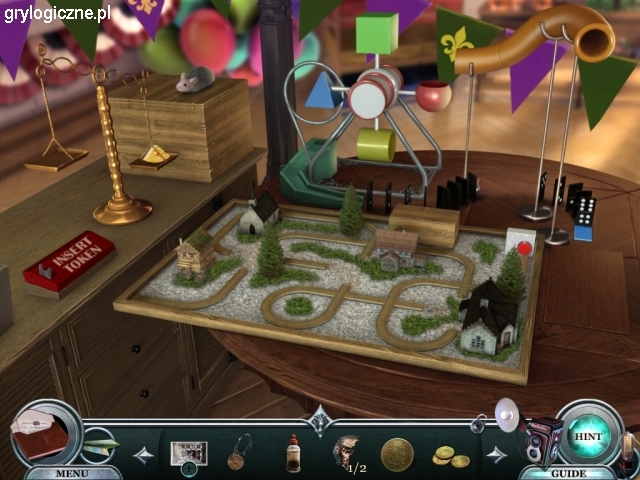This screenshot has height=480, width=640.
Task: Select the gold coins inventory item
Action: click(x=450, y=456)
